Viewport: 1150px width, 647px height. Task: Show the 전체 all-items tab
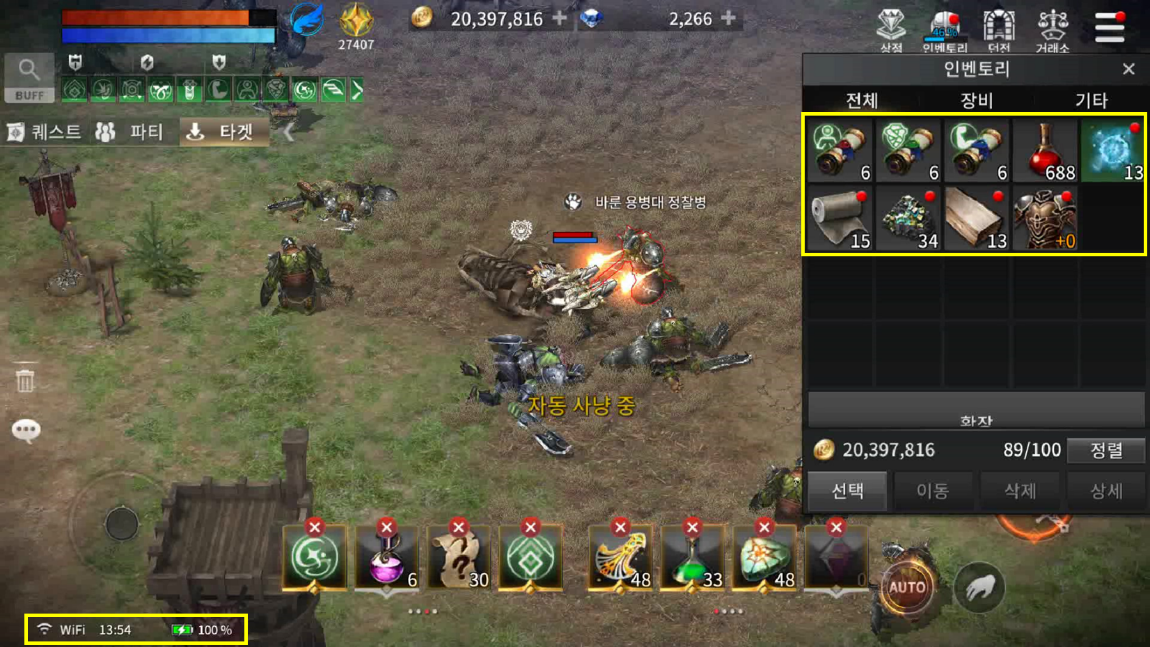[x=862, y=100]
